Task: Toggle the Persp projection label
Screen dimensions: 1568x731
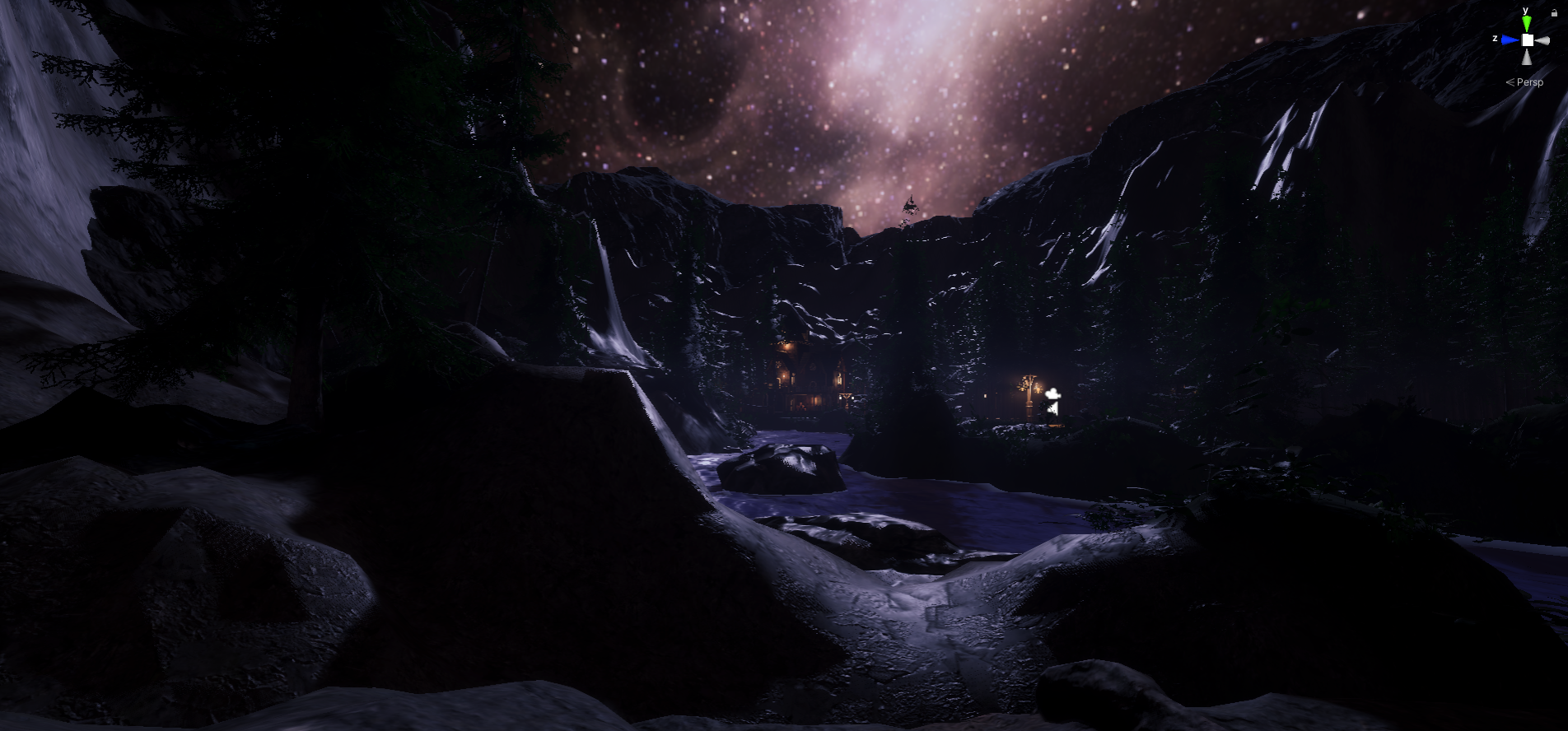Action: 1529,82
